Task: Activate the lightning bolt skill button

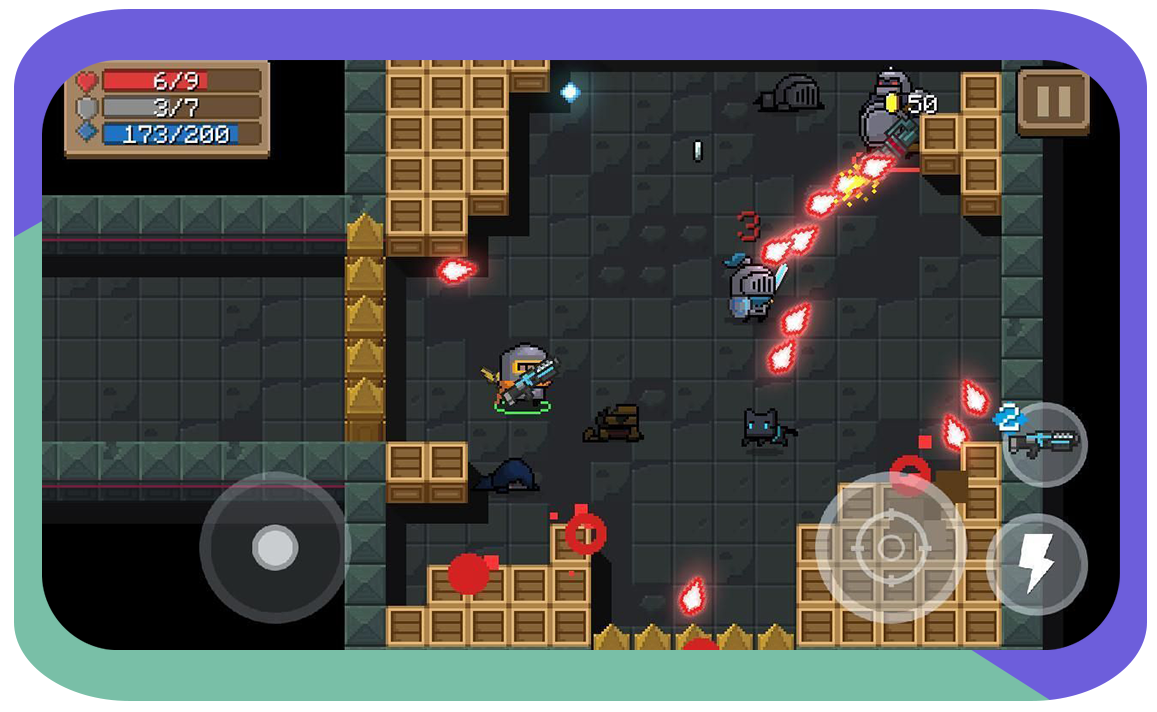Action: click(1037, 565)
